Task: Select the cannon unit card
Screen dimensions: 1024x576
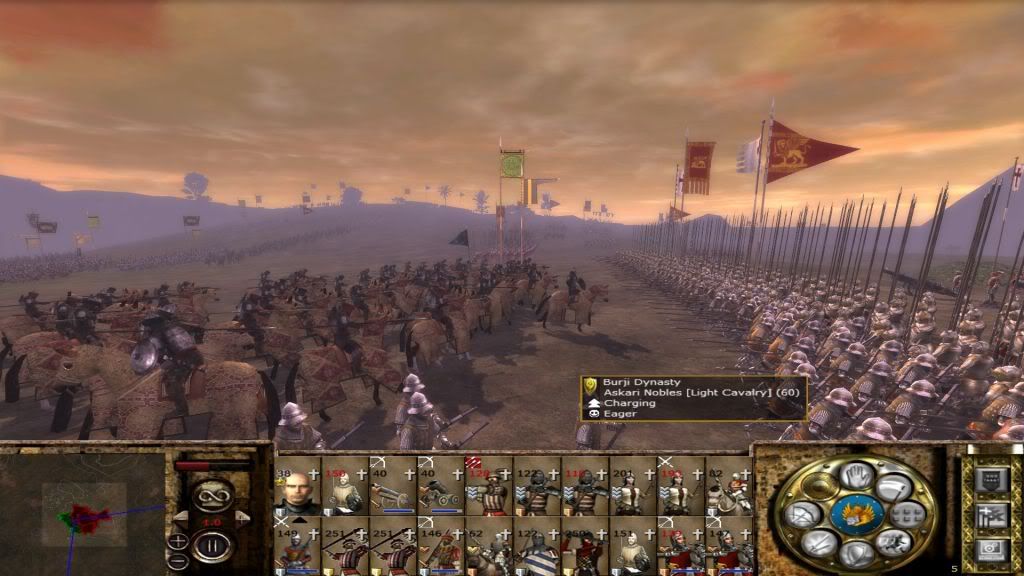Action: (x=441, y=487)
